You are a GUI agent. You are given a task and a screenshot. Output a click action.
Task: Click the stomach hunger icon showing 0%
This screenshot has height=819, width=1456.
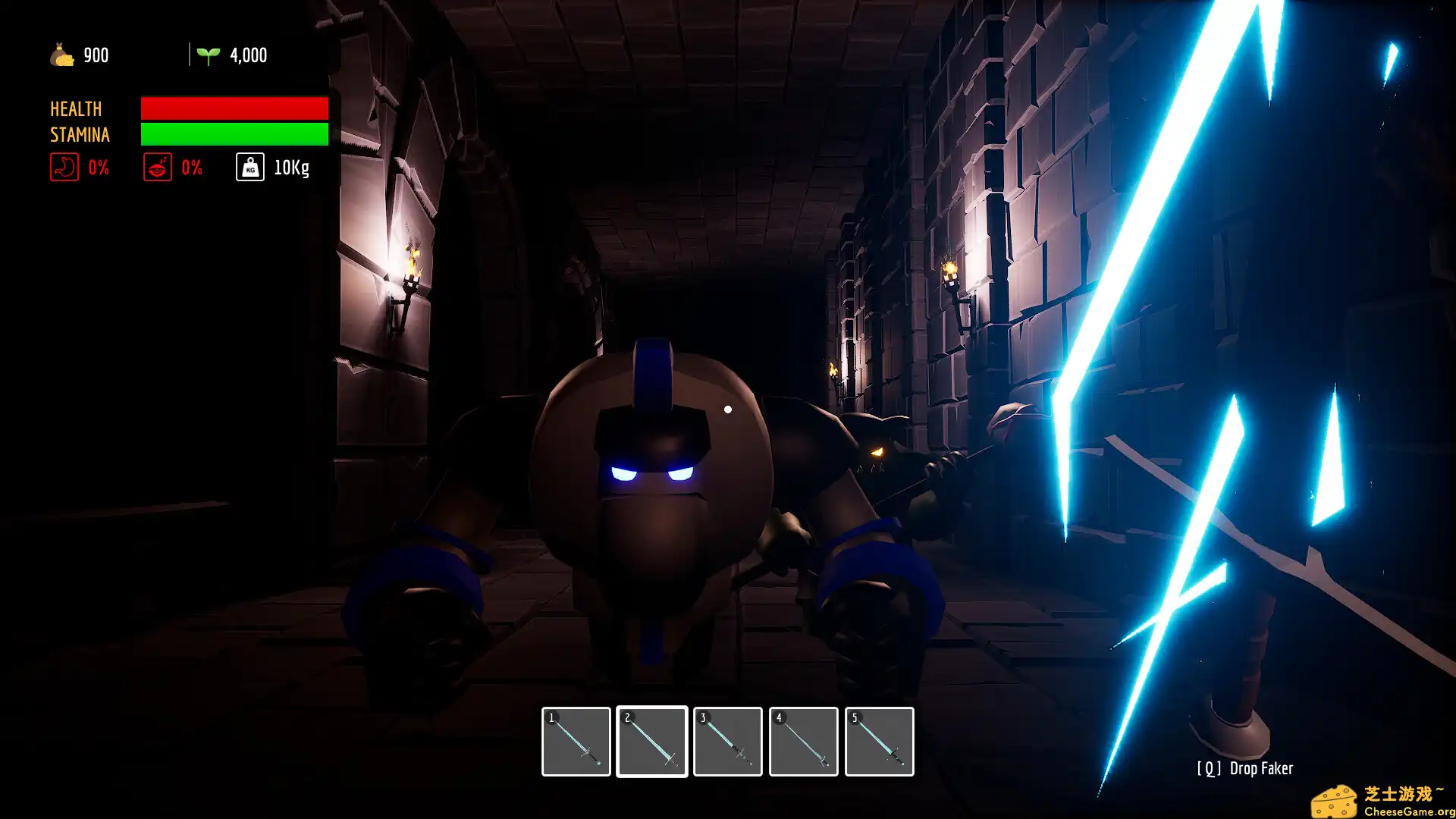coord(65,168)
